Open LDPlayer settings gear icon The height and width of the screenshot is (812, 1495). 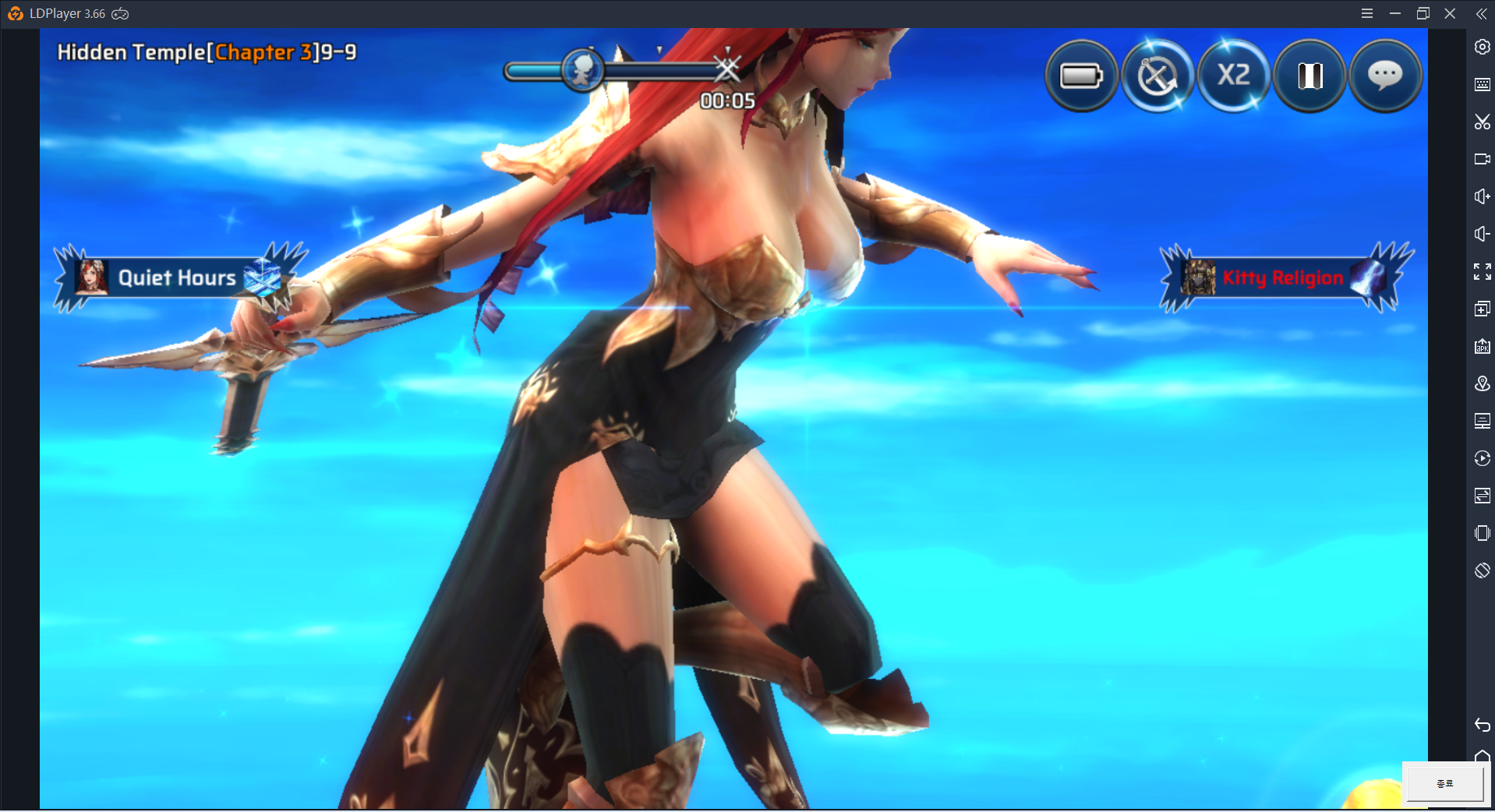point(1482,47)
